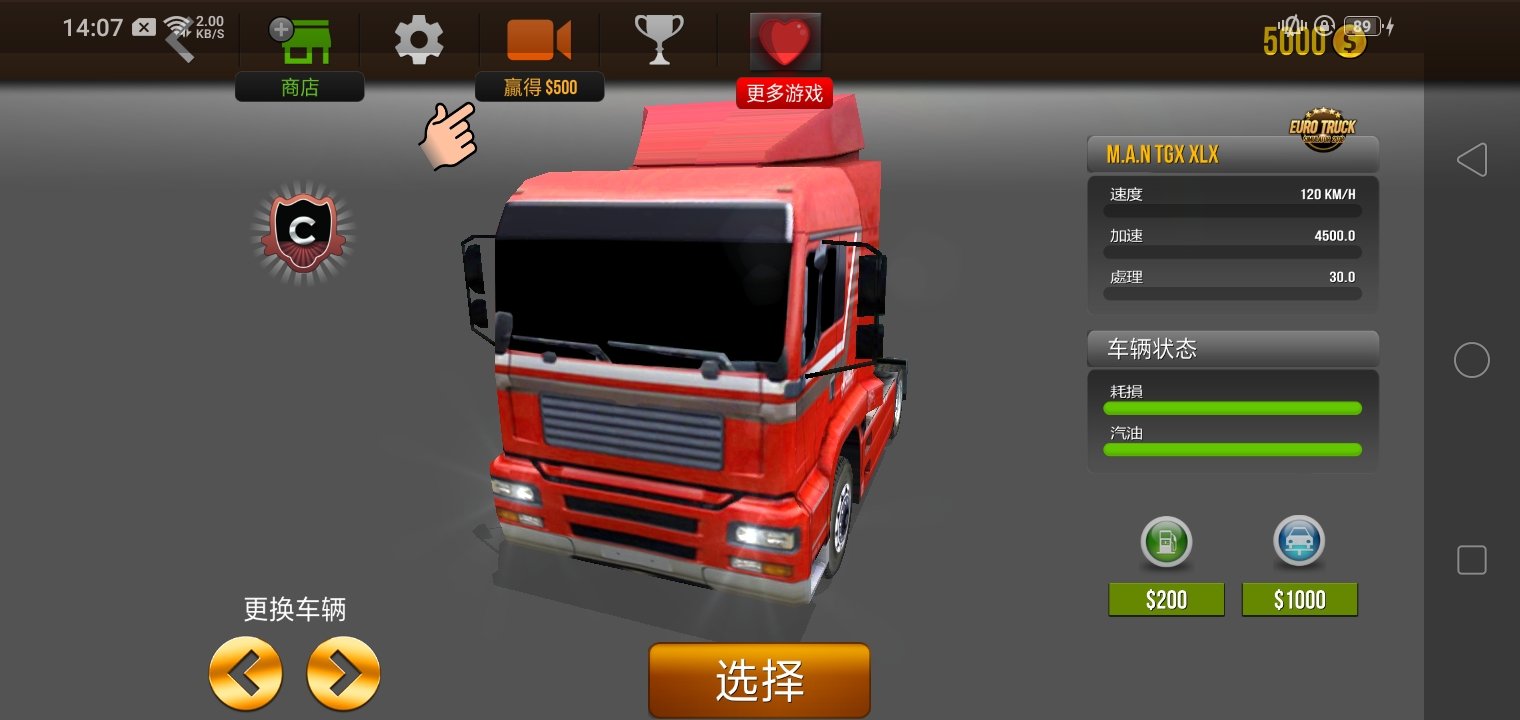
Task: Click the video camera to win $500
Action: pyautogui.click(x=540, y=38)
